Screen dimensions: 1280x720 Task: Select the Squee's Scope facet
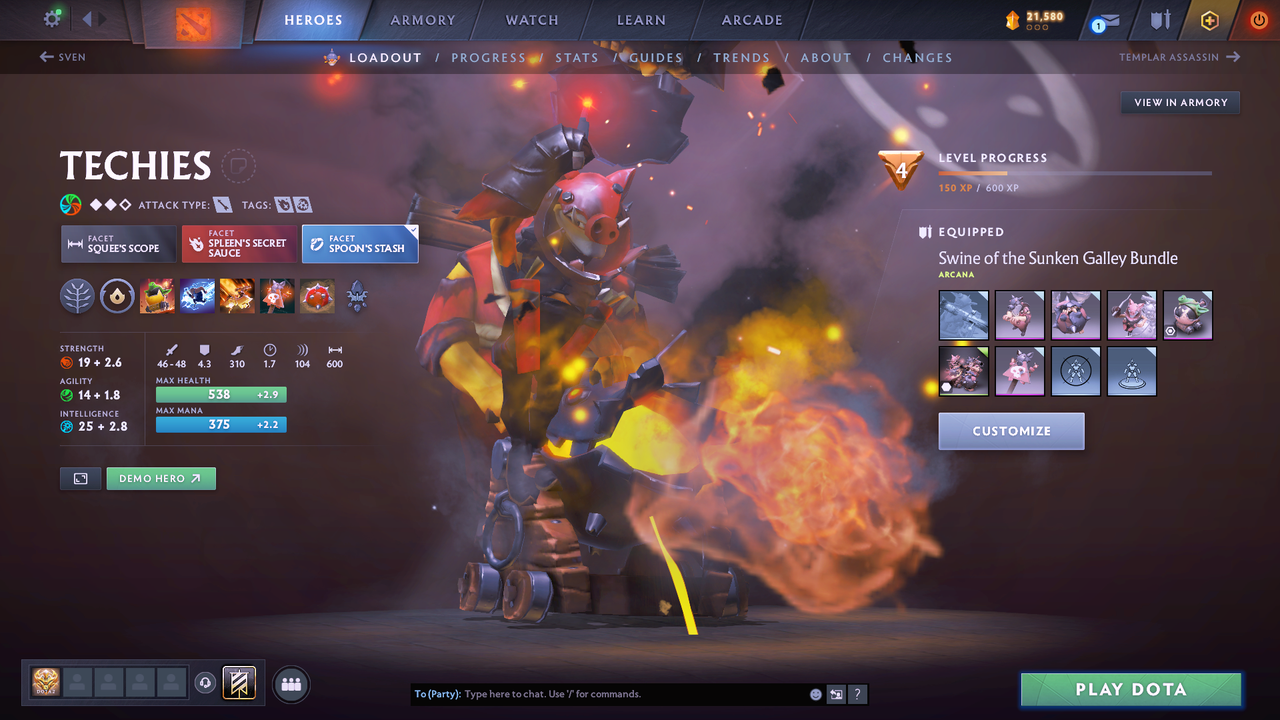118,243
